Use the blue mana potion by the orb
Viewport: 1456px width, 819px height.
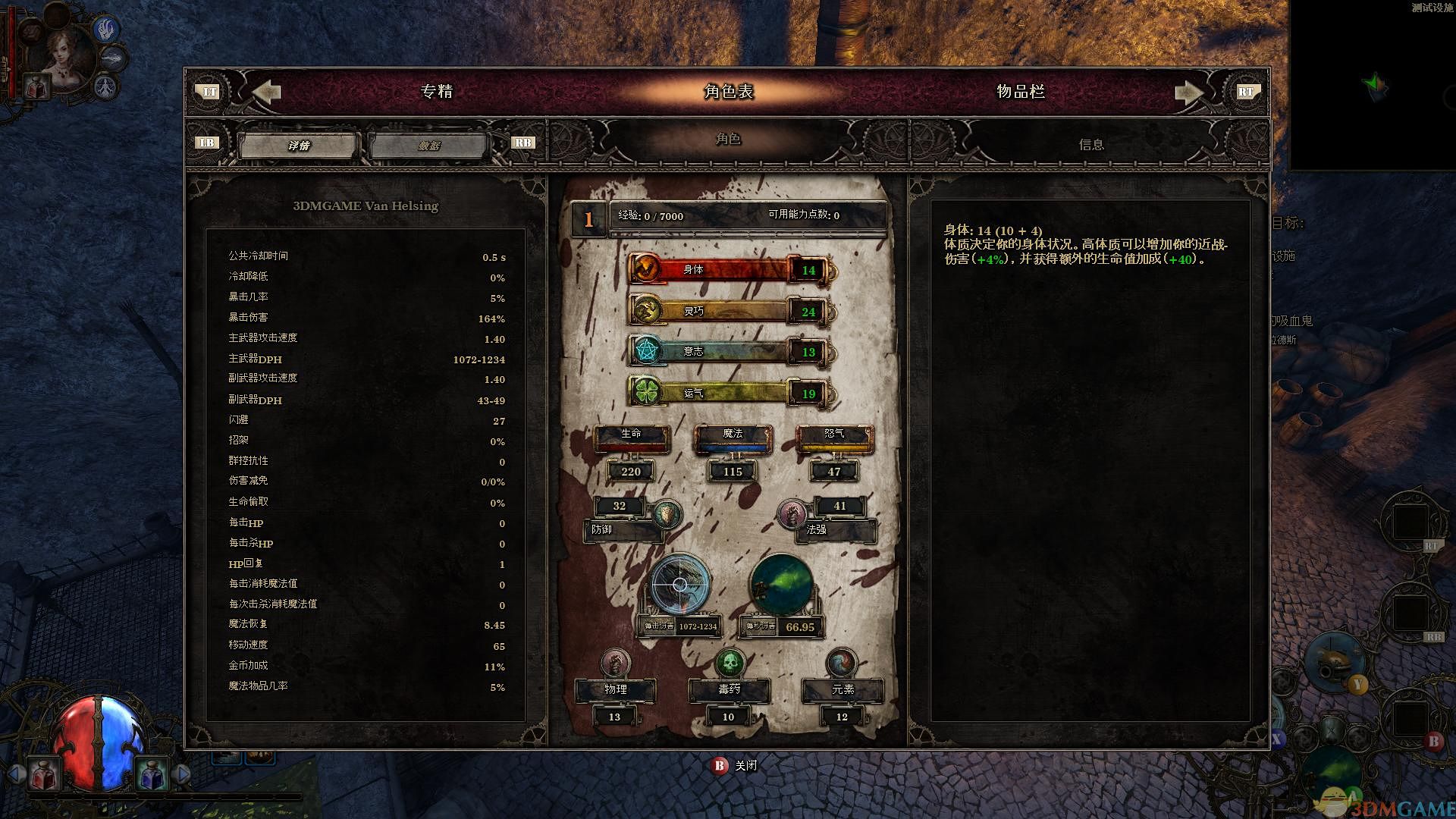(152, 773)
